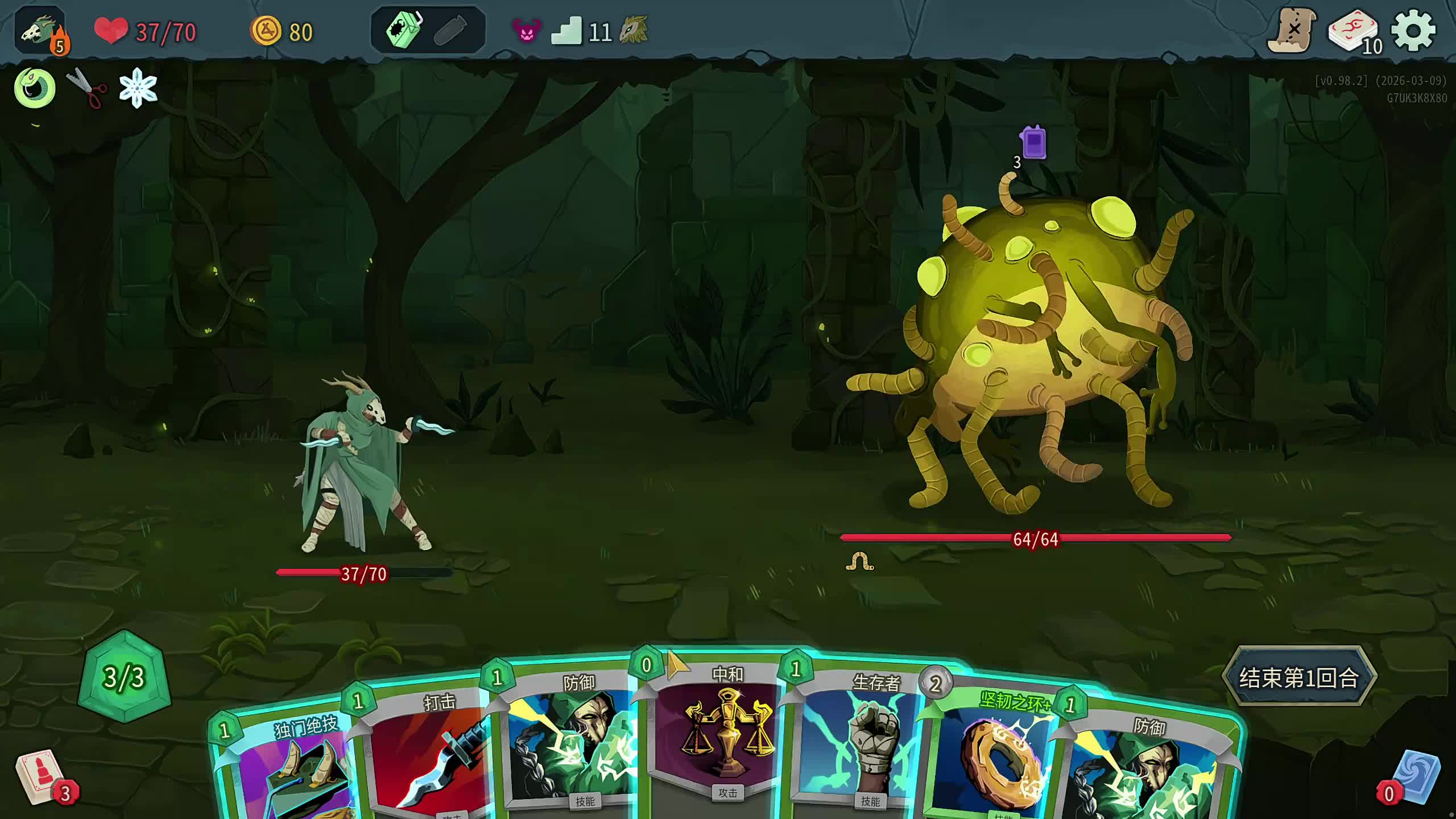1456x819 pixels.
Task: Inspect the snowflake relic
Action: 138,88
